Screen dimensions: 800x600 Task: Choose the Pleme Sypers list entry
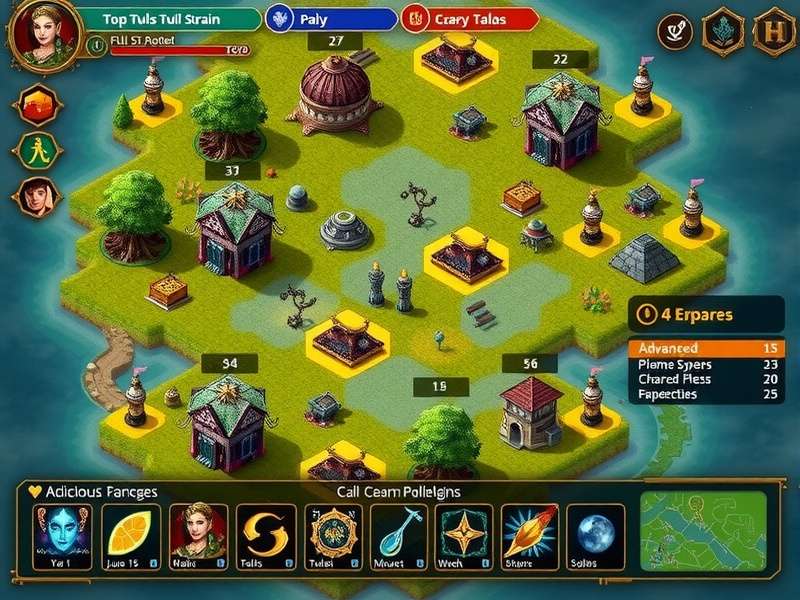[x=706, y=364]
